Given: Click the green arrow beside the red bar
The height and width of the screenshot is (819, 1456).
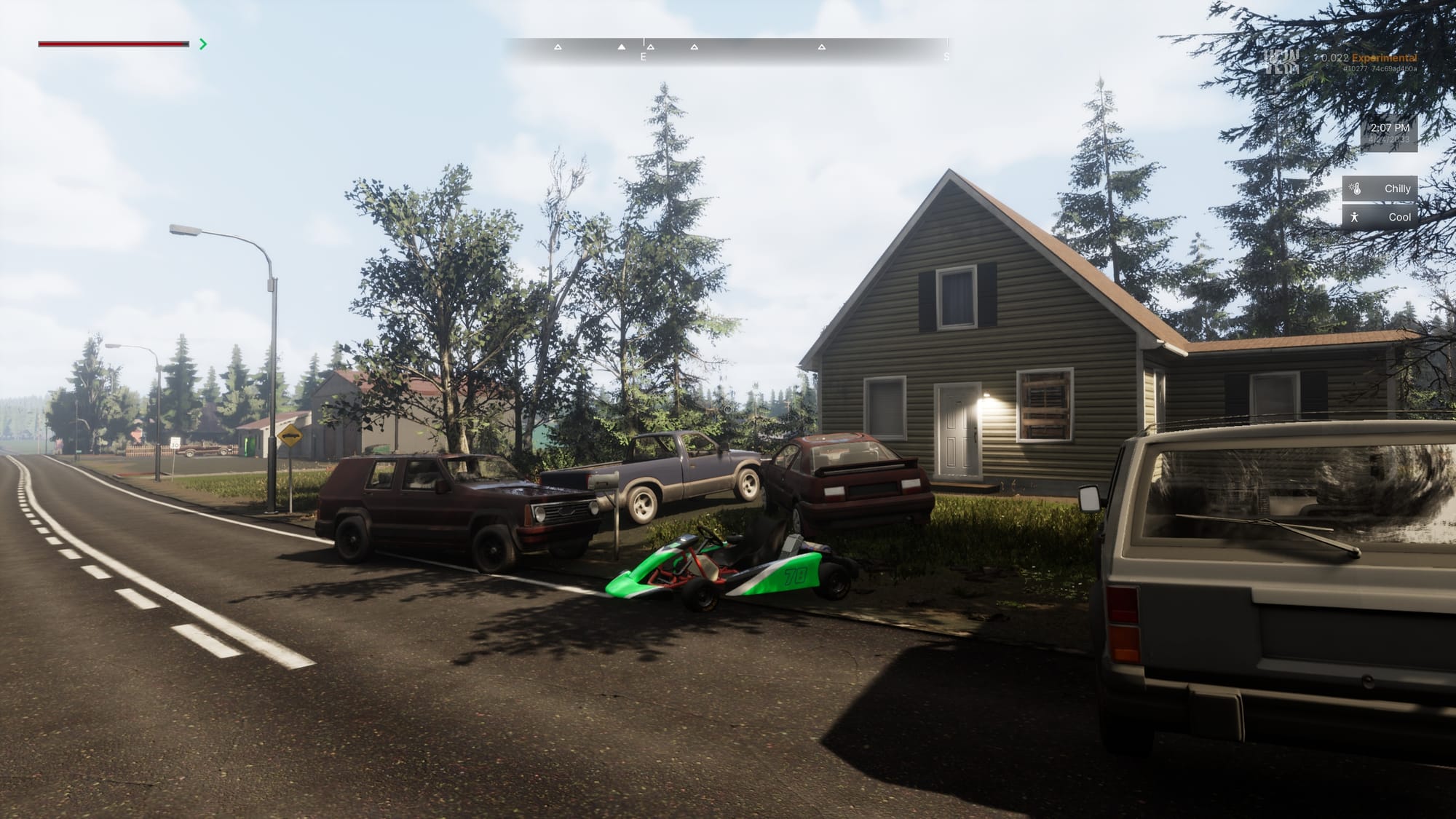Looking at the screenshot, I should tap(203, 44).
